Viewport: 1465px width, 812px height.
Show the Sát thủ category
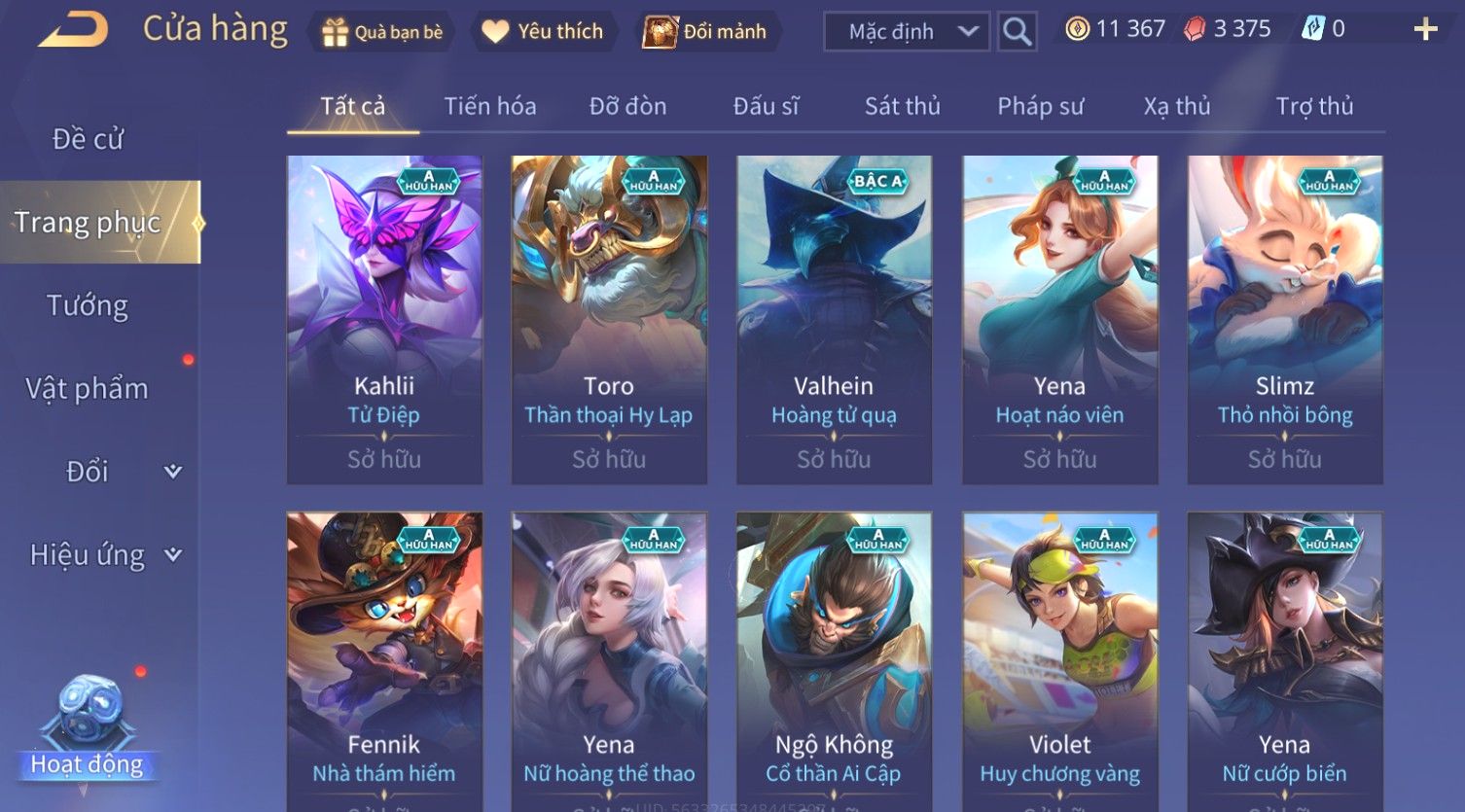[903, 106]
